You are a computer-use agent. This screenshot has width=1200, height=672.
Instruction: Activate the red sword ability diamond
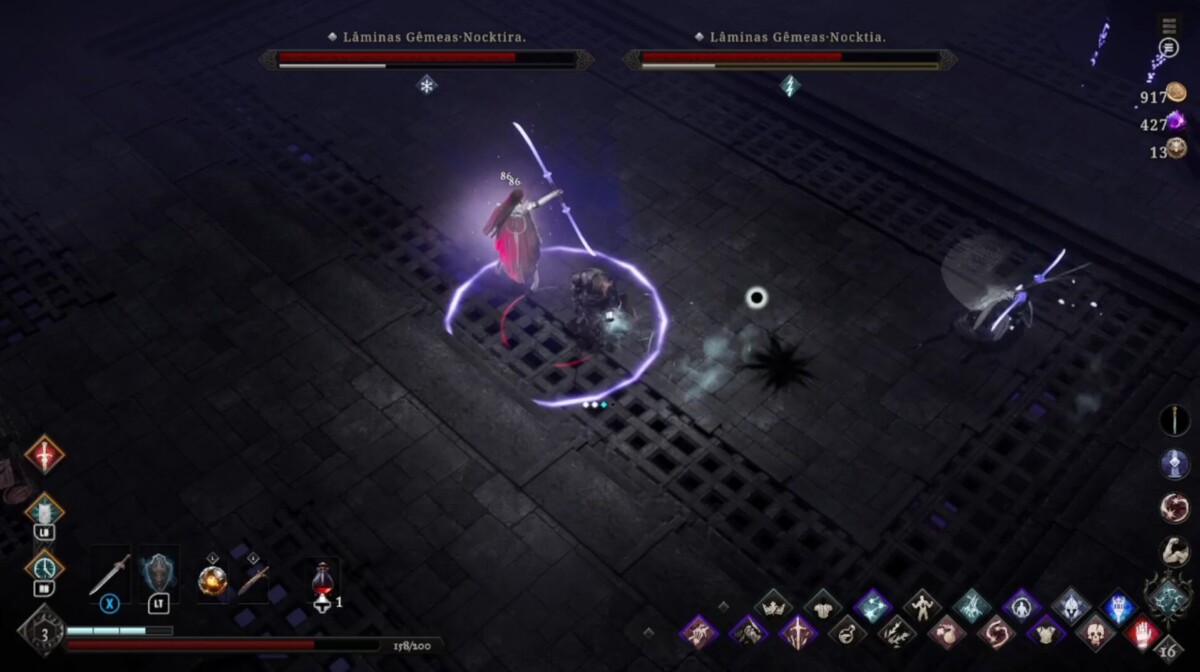pyautogui.click(x=44, y=454)
